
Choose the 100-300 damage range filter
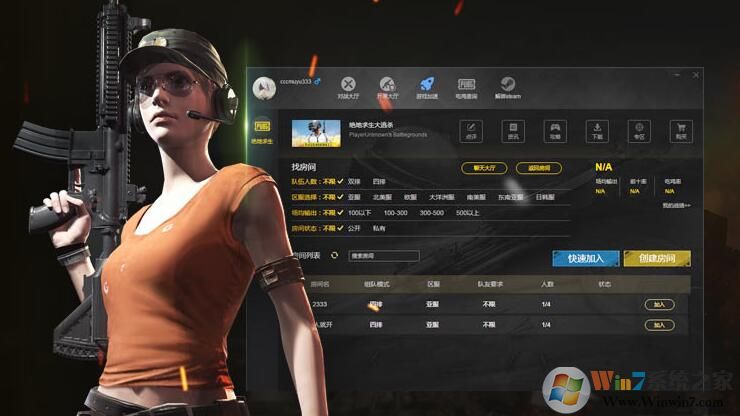pos(395,212)
